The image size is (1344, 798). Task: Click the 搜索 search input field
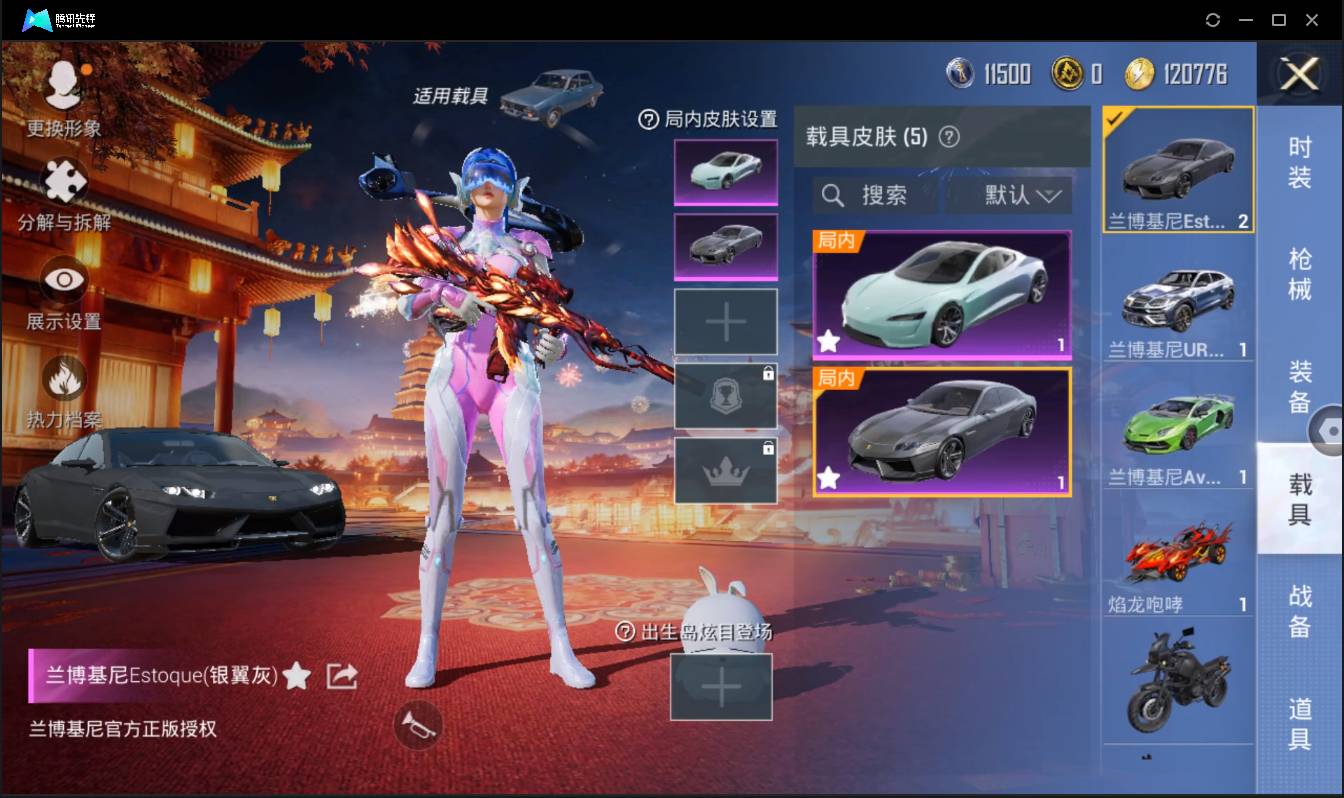click(x=885, y=195)
